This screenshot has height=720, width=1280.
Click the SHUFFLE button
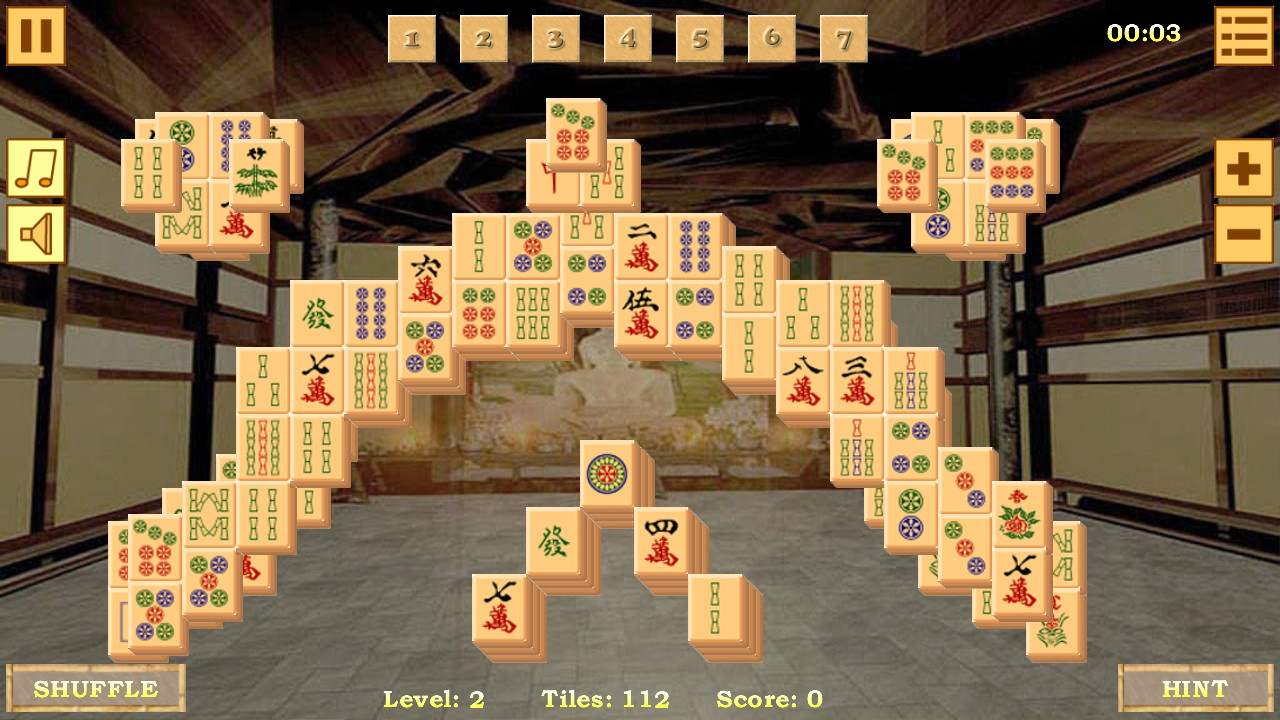[95, 689]
